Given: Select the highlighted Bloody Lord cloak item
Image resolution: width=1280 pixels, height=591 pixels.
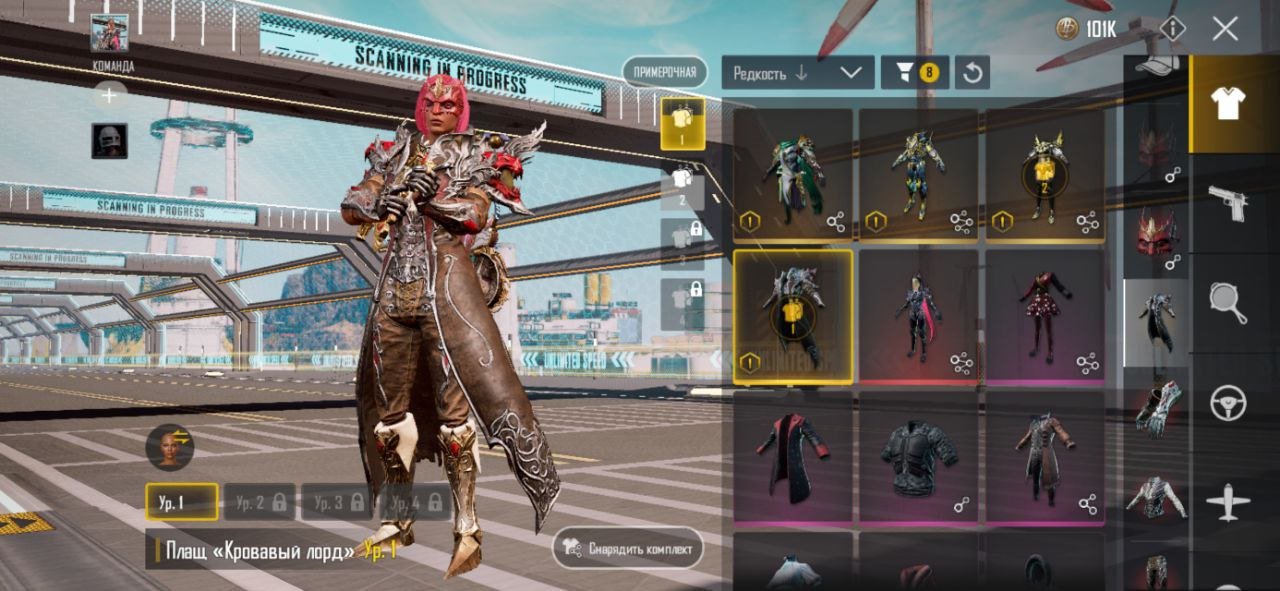Looking at the screenshot, I should click(x=793, y=316).
